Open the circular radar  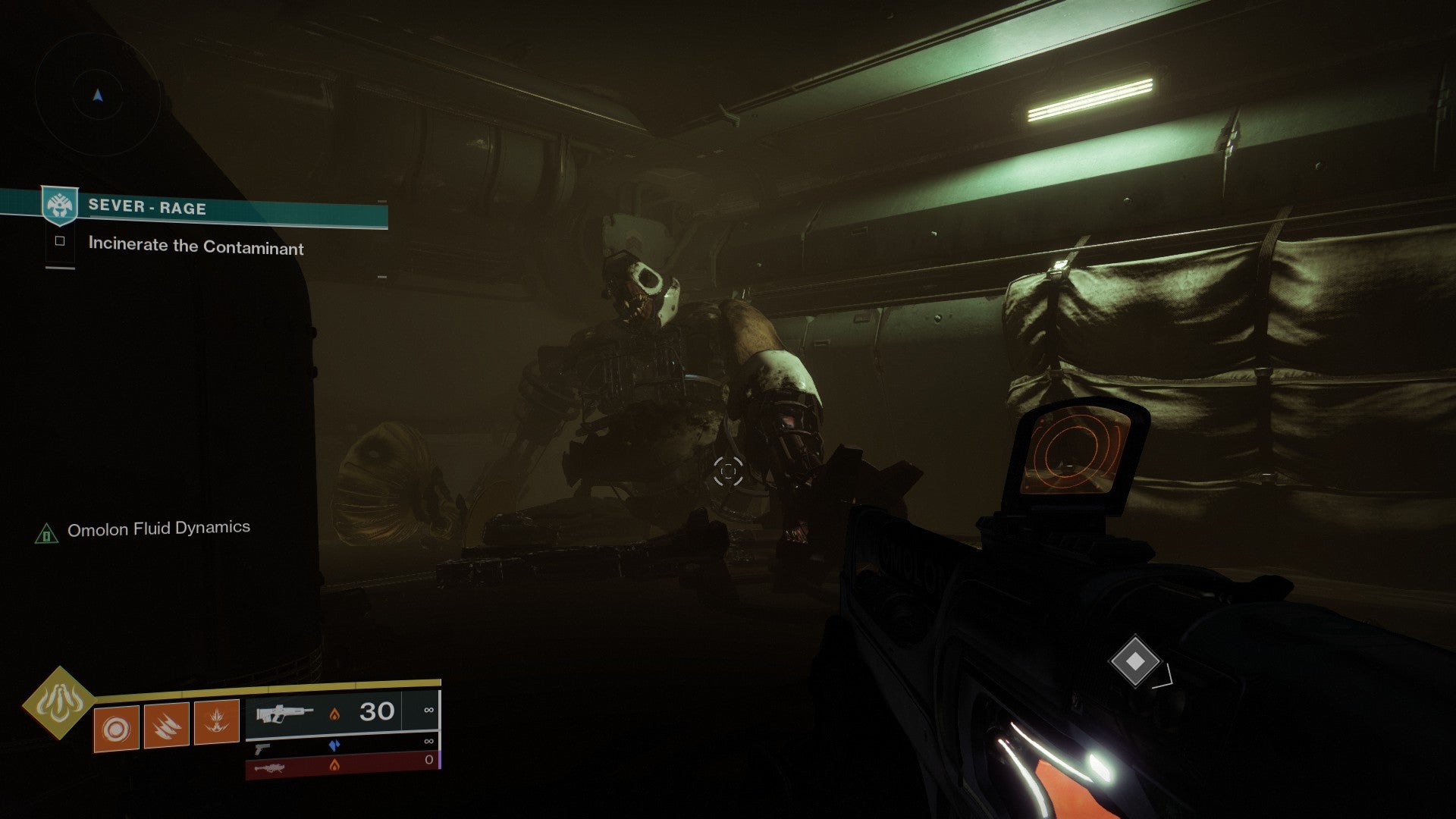[x=98, y=96]
